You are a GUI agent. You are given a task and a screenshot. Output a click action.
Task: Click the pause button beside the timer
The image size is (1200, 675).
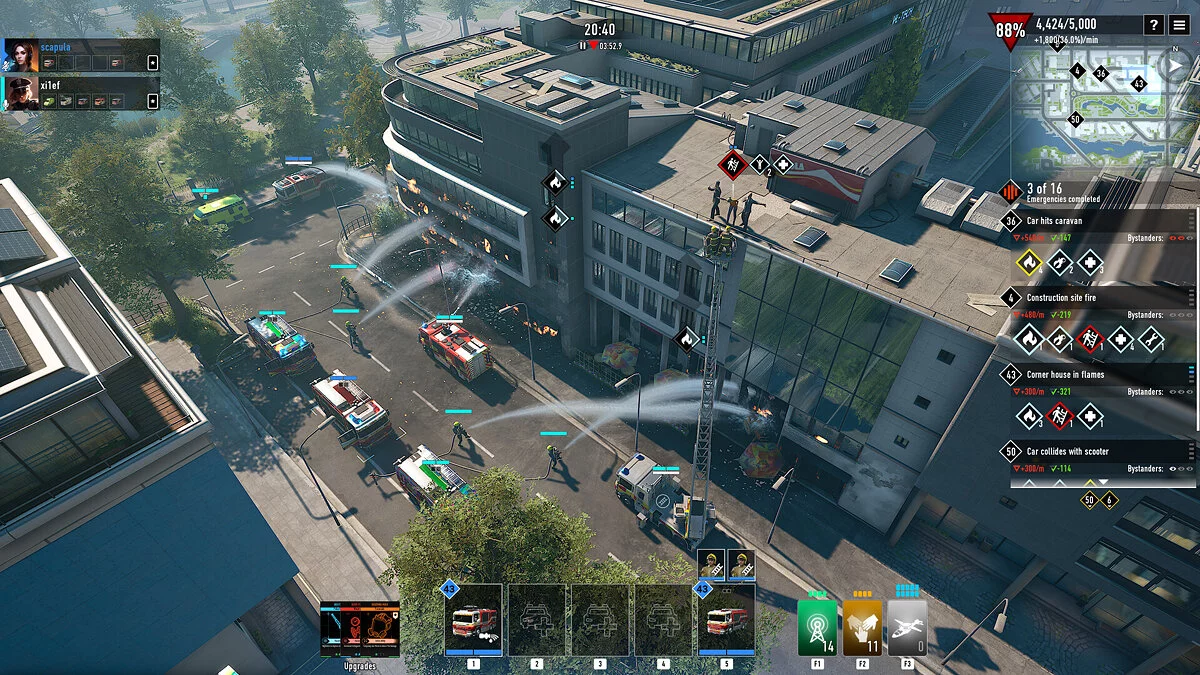click(582, 45)
